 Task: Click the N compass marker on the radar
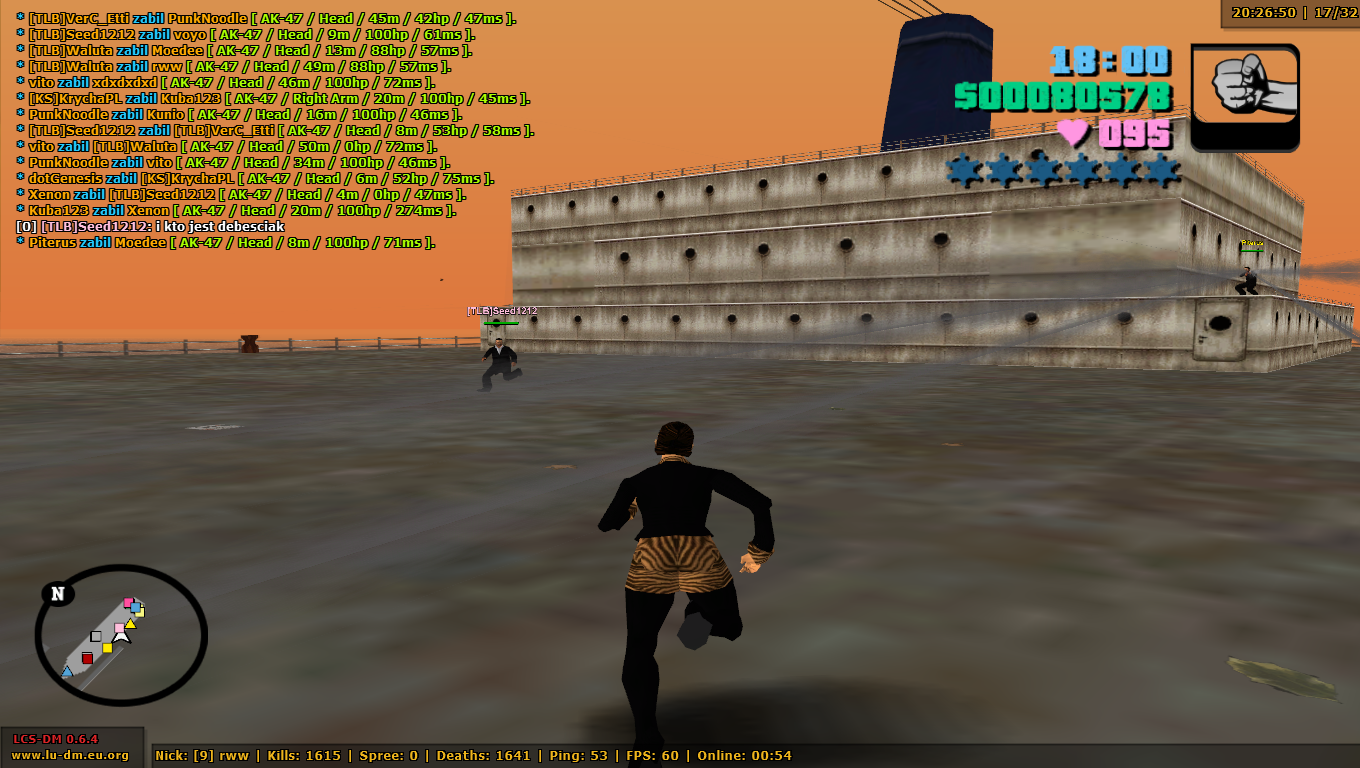(x=58, y=594)
